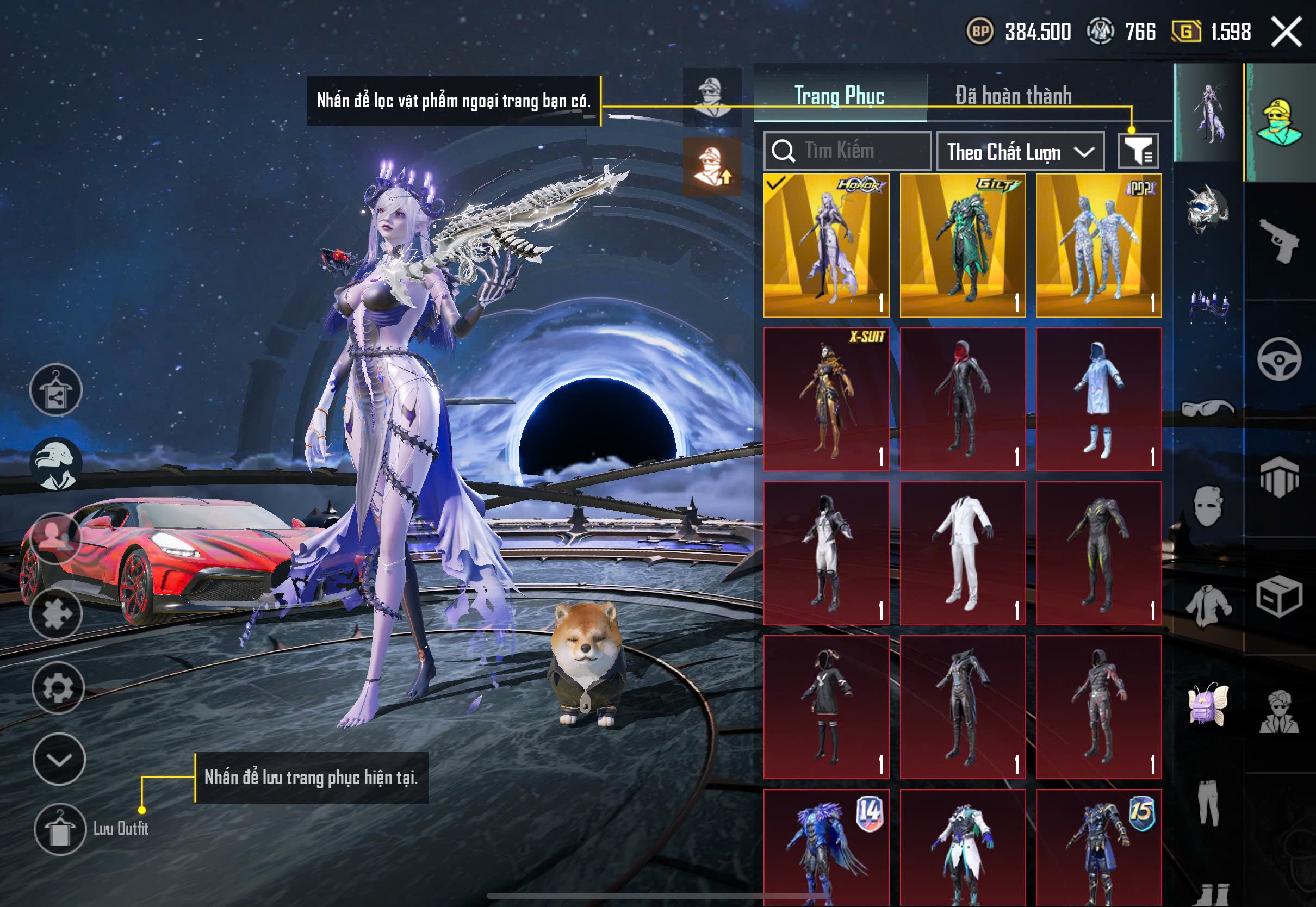Save current outfit with Lưu Outfit
Image resolution: width=1316 pixels, height=907 pixels.
tap(60, 829)
